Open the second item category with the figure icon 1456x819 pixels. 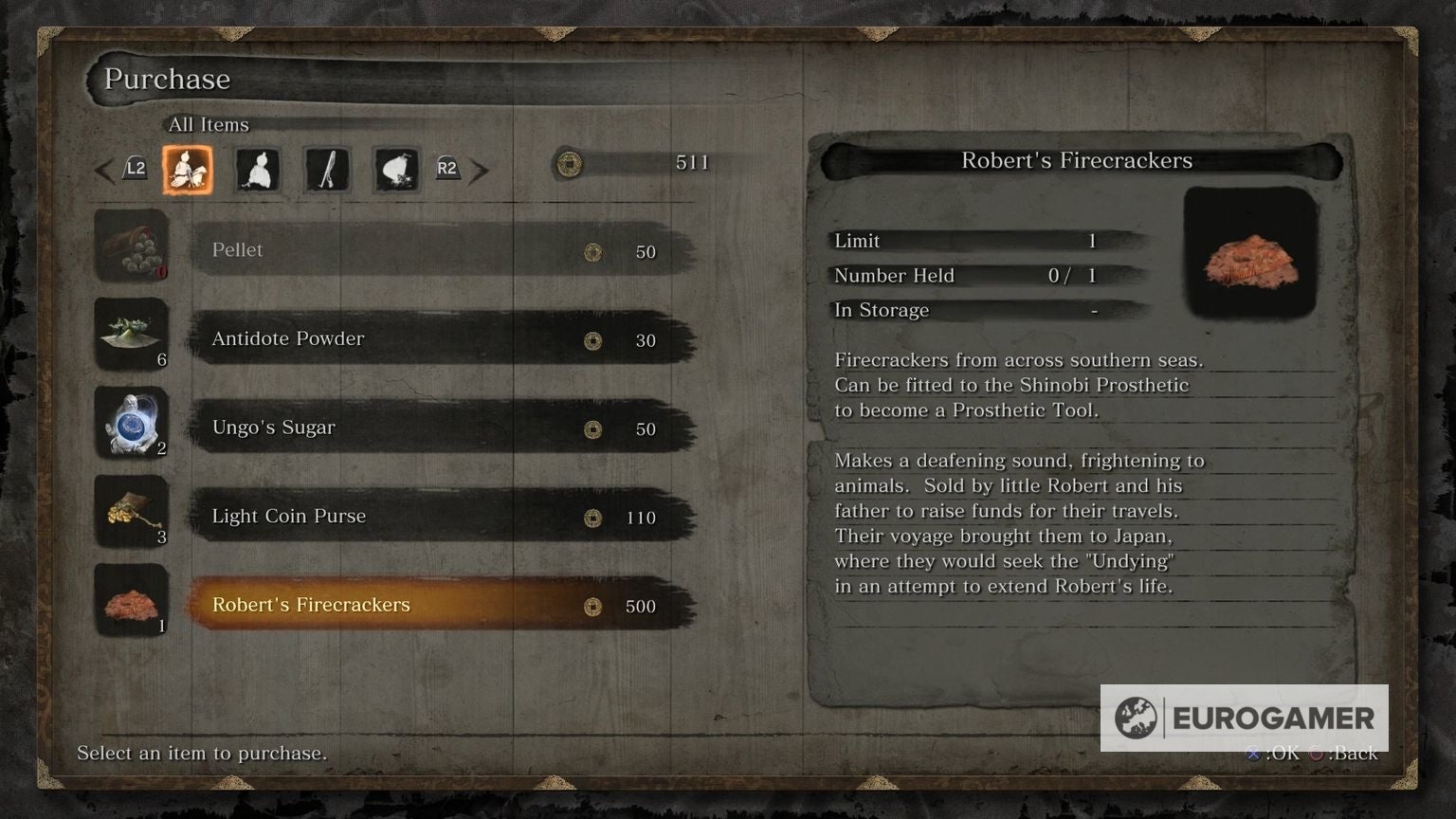257,169
